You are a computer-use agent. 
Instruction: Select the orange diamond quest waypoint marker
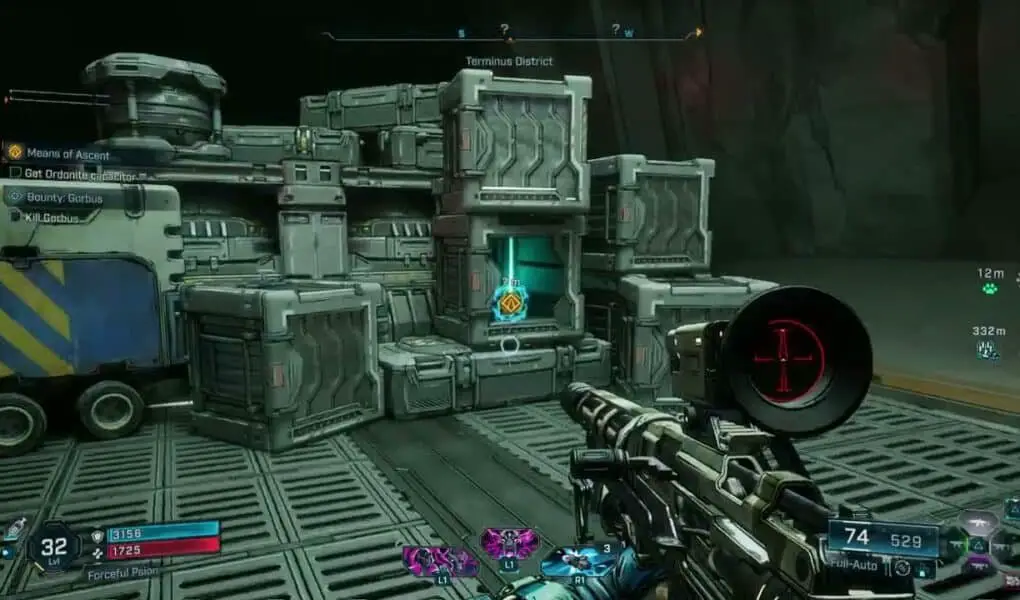509,302
